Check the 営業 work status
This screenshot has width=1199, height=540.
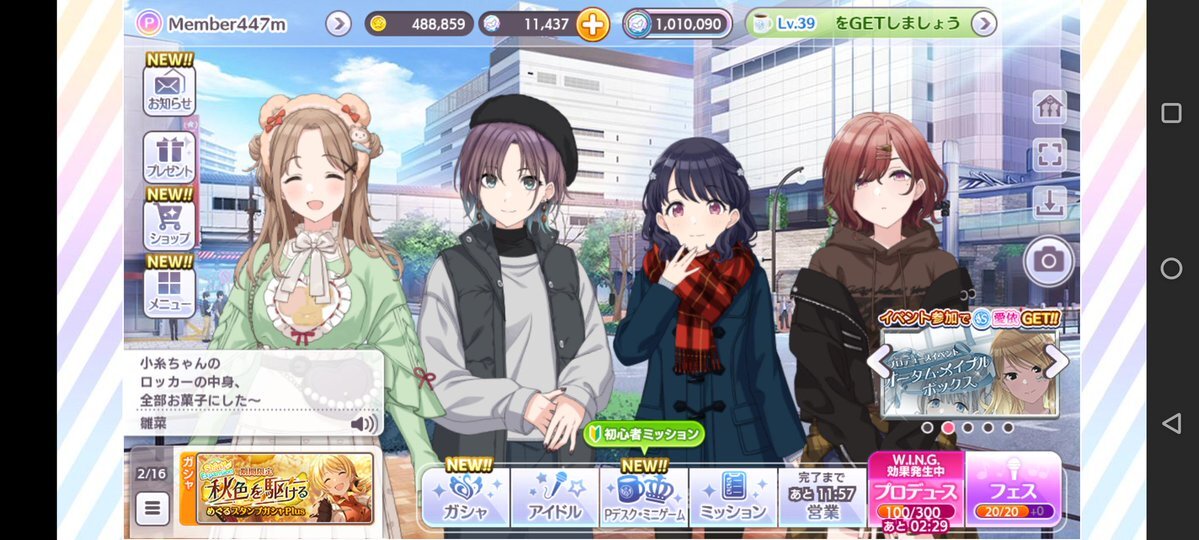click(x=821, y=497)
